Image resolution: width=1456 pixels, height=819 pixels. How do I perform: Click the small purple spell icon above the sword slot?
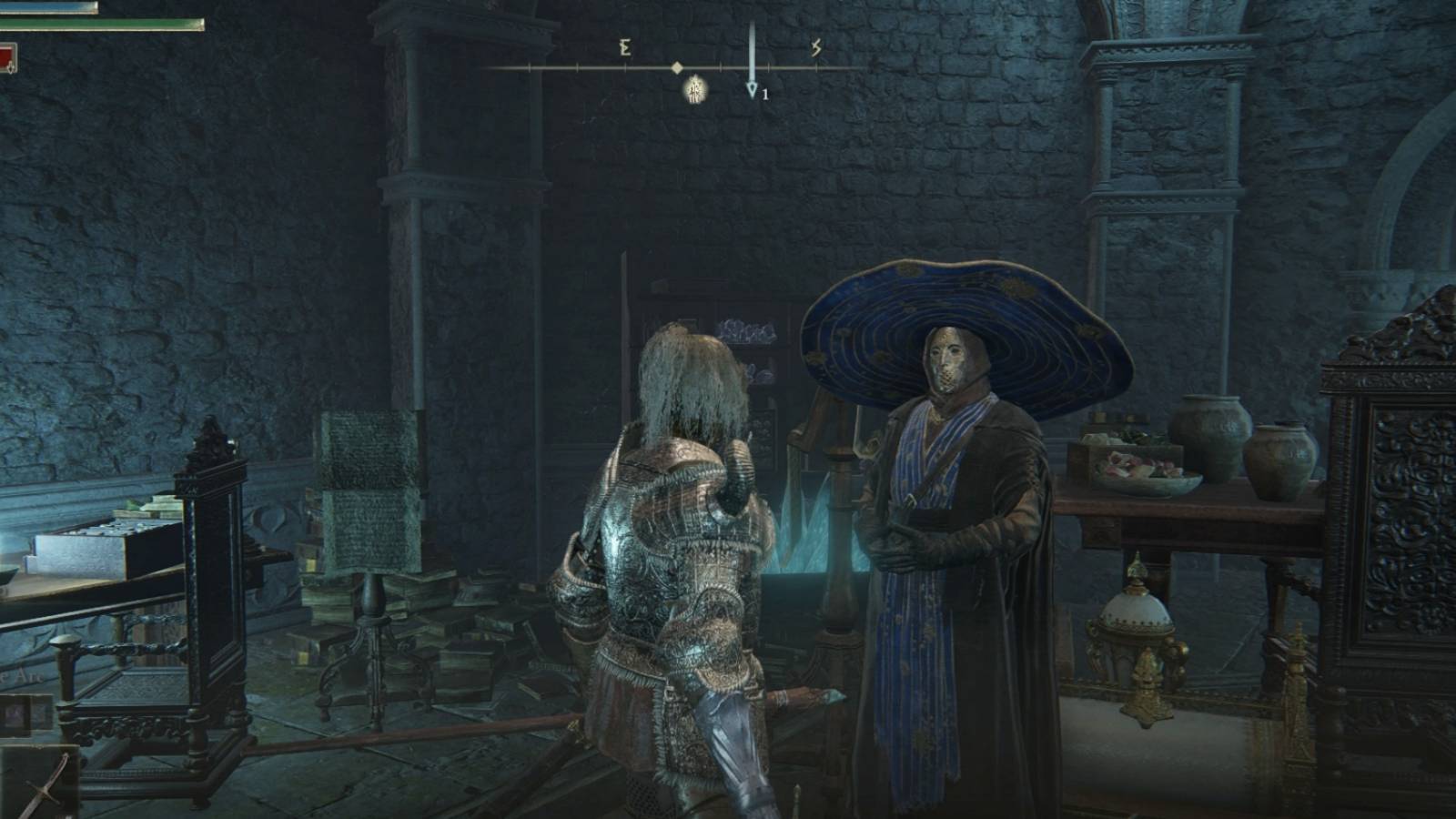pyautogui.click(x=15, y=715)
